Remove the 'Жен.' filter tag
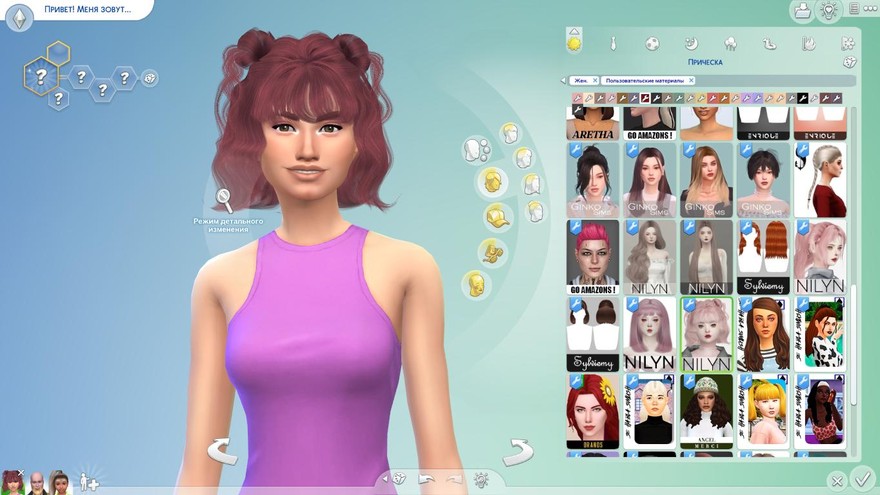This screenshot has width=880, height=495. tap(595, 80)
